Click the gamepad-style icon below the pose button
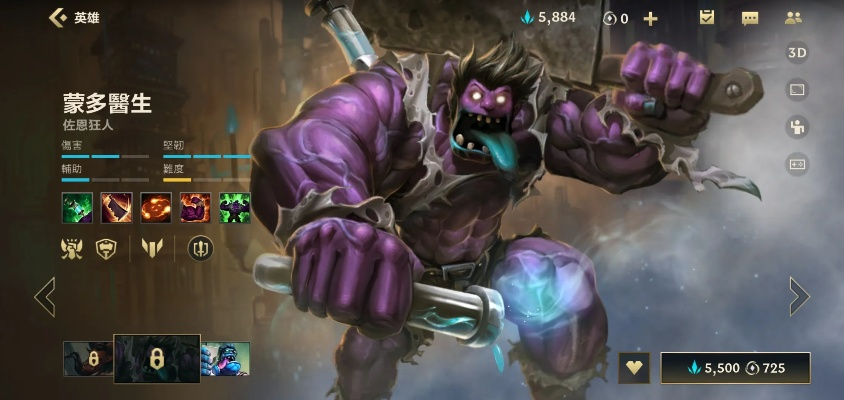This screenshot has width=844, height=400. 797,164
